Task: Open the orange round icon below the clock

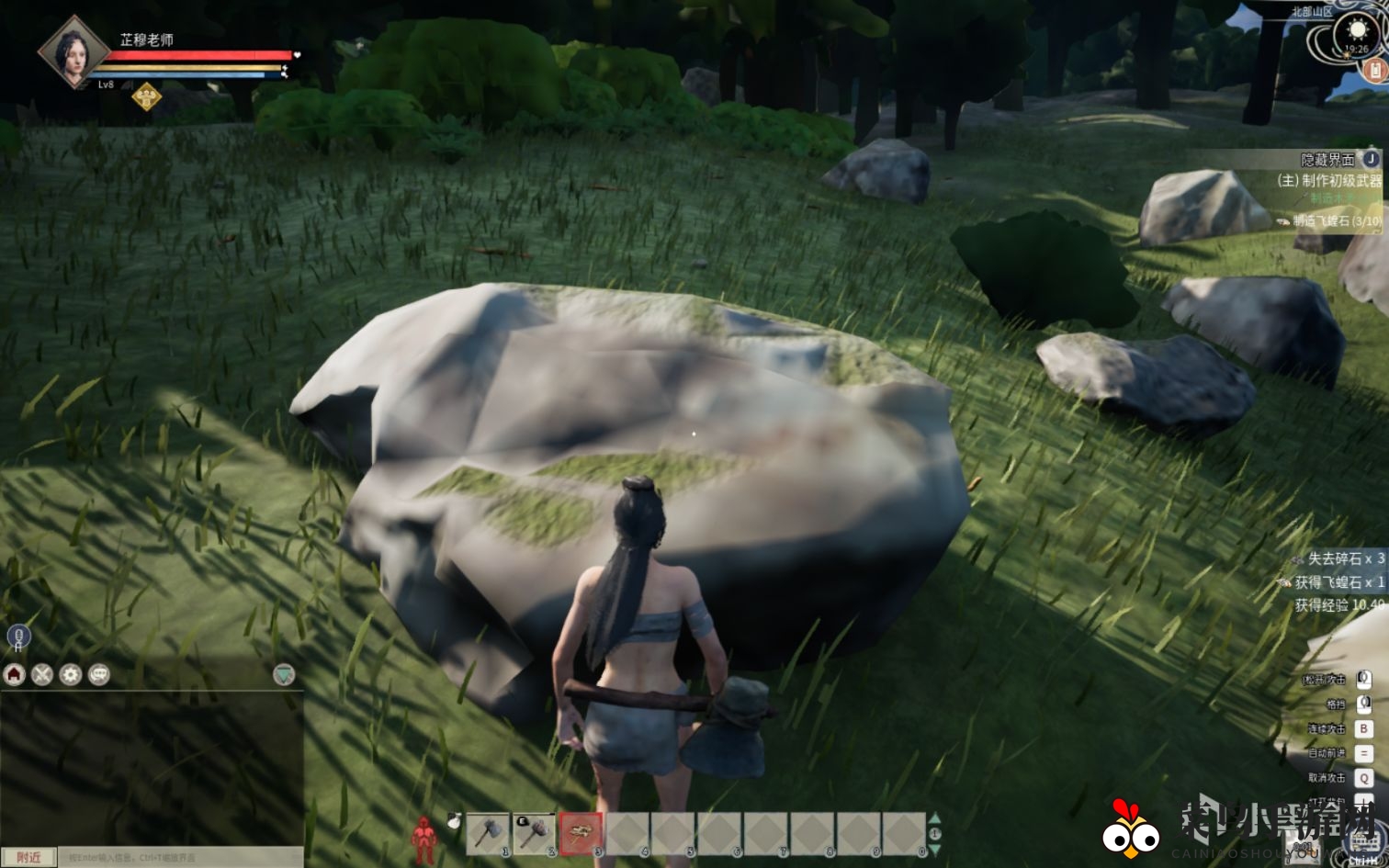Action: (x=1376, y=71)
